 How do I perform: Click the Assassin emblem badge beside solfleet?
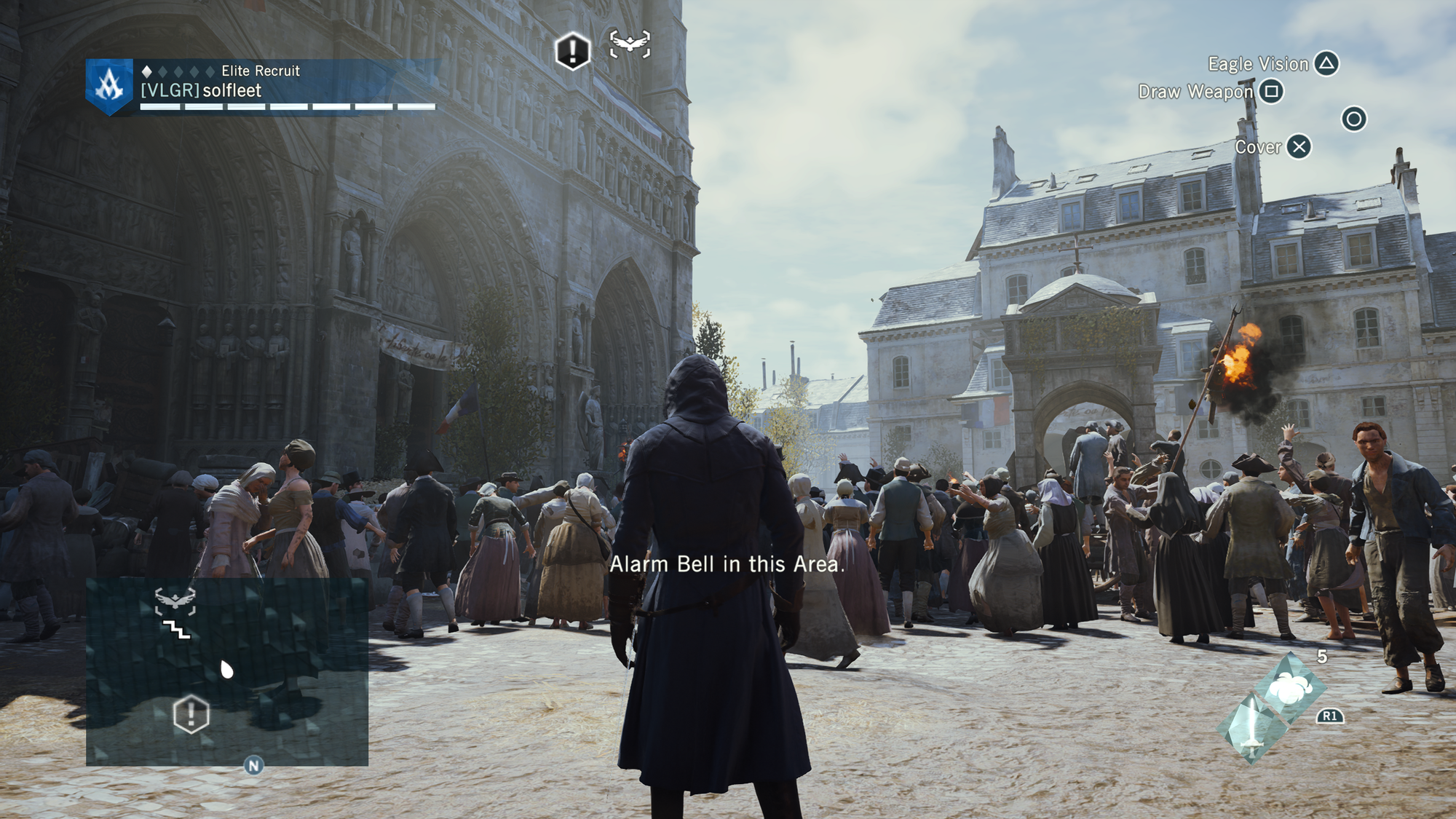(x=109, y=87)
